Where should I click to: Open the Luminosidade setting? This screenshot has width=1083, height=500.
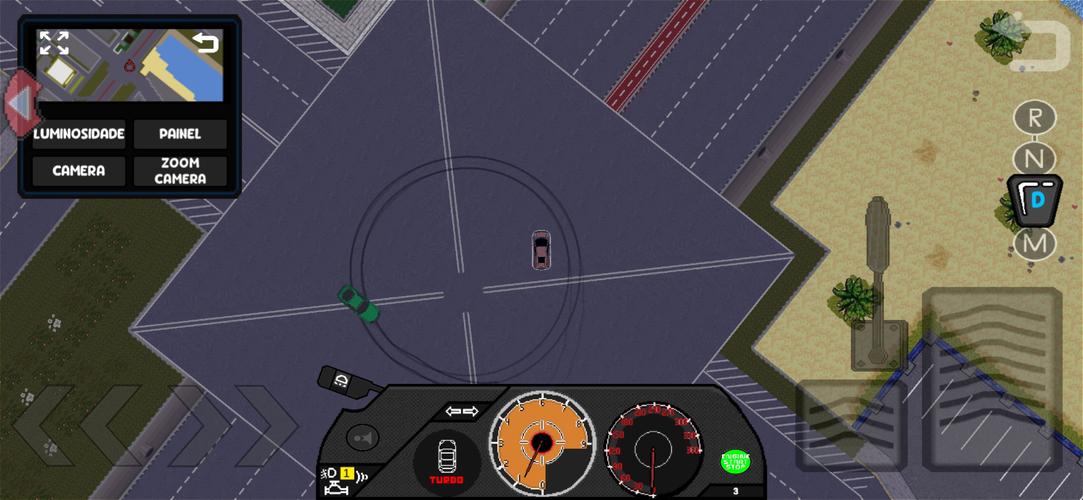tap(79, 134)
